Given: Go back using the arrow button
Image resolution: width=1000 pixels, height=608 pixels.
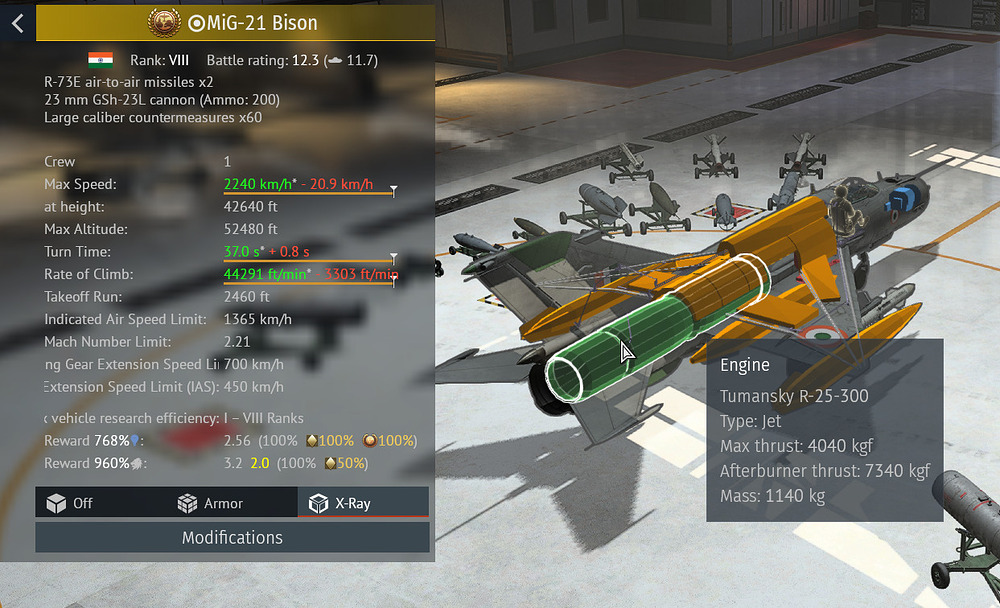Looking at the screenshot, I should click(17, 22).
